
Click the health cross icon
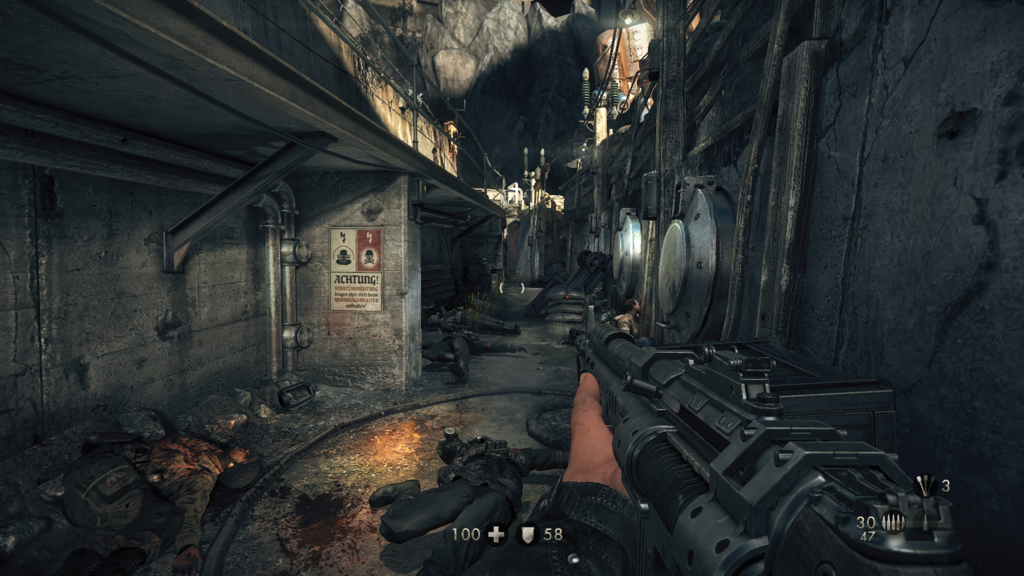495,535
